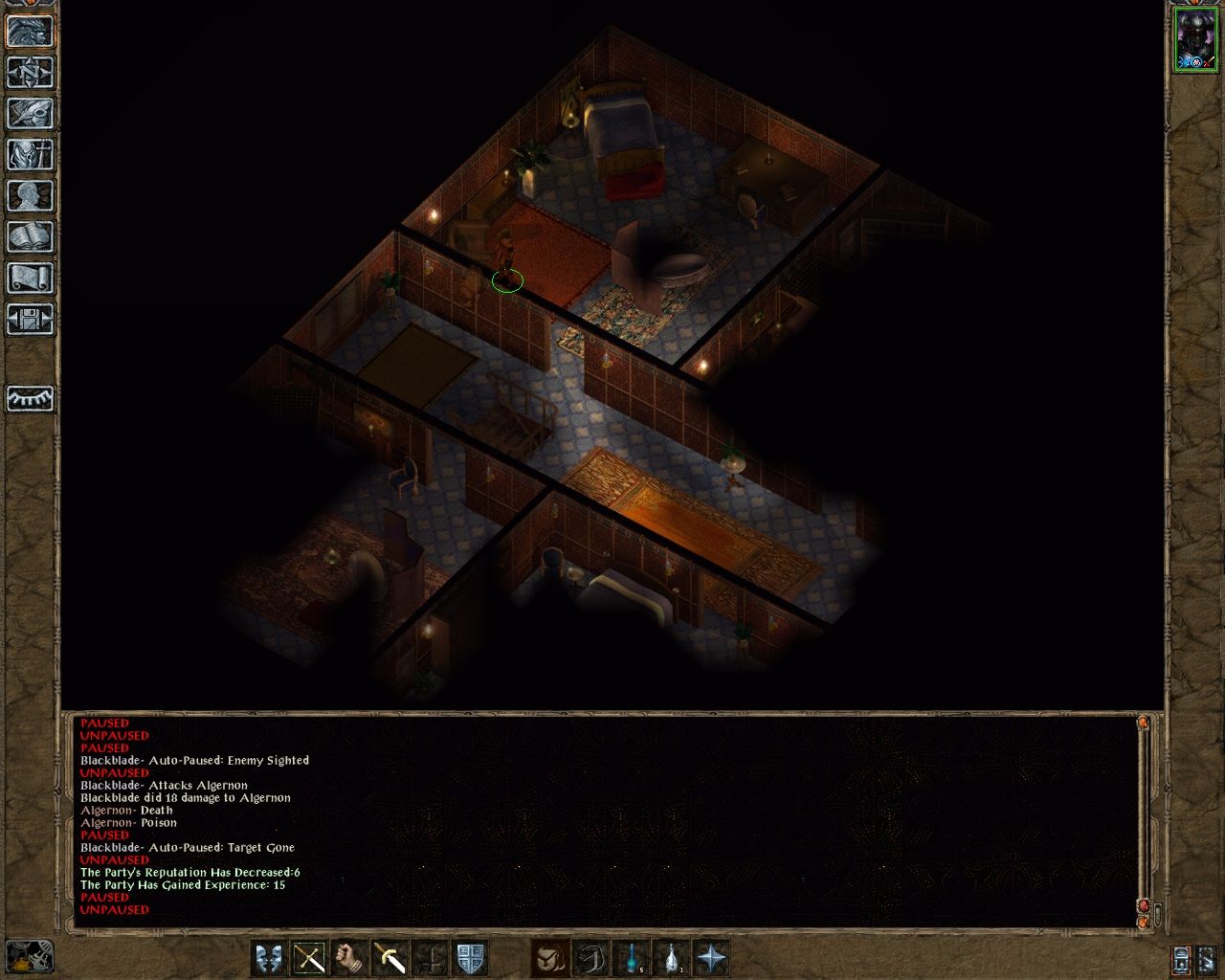Use the blue potion quick item
Image resolution: width=1225 pixels, height=980 pixels.
pyautogui.click(x=632, y=958)
